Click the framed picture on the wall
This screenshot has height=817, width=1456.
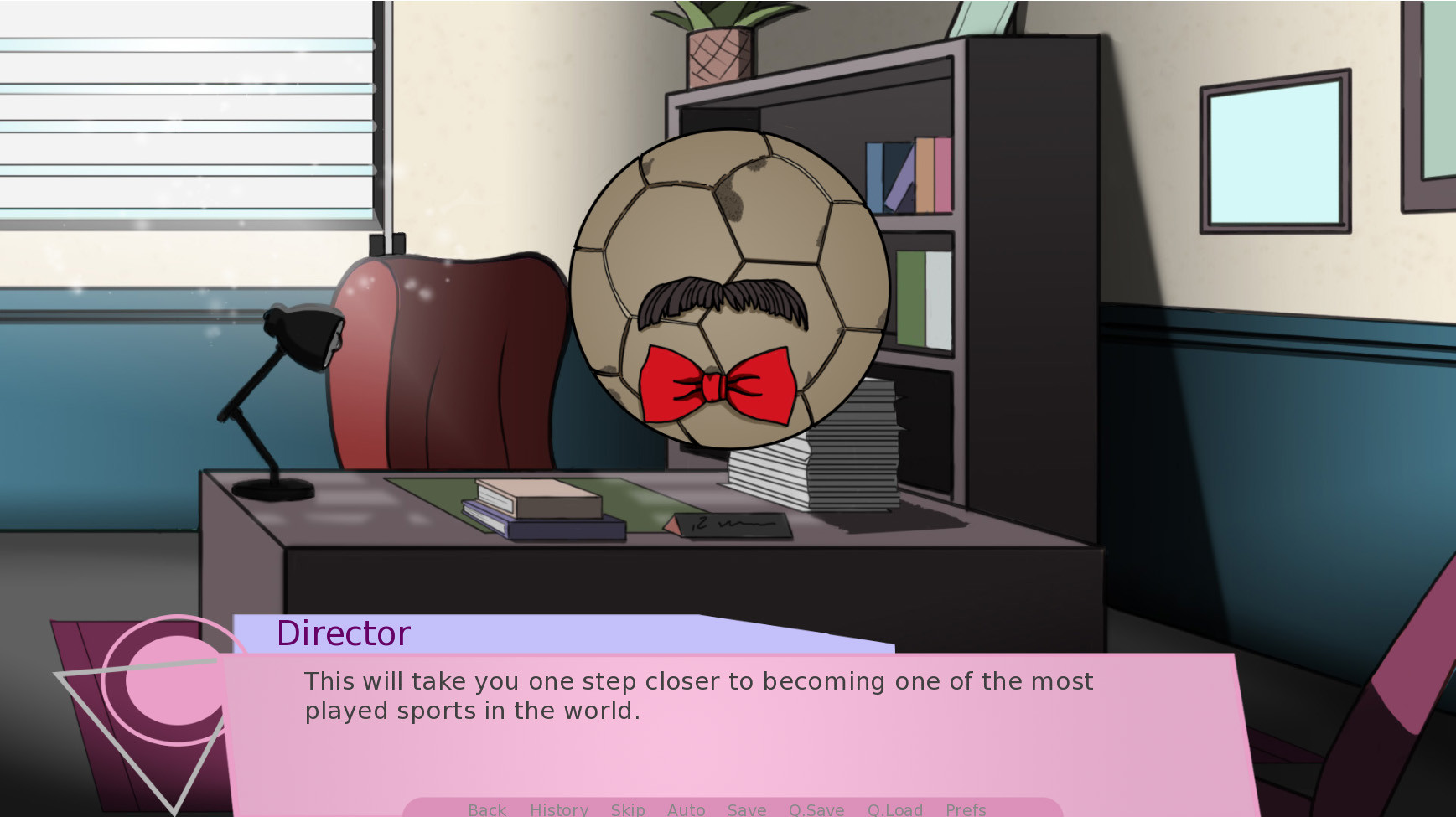point(1275,151)
